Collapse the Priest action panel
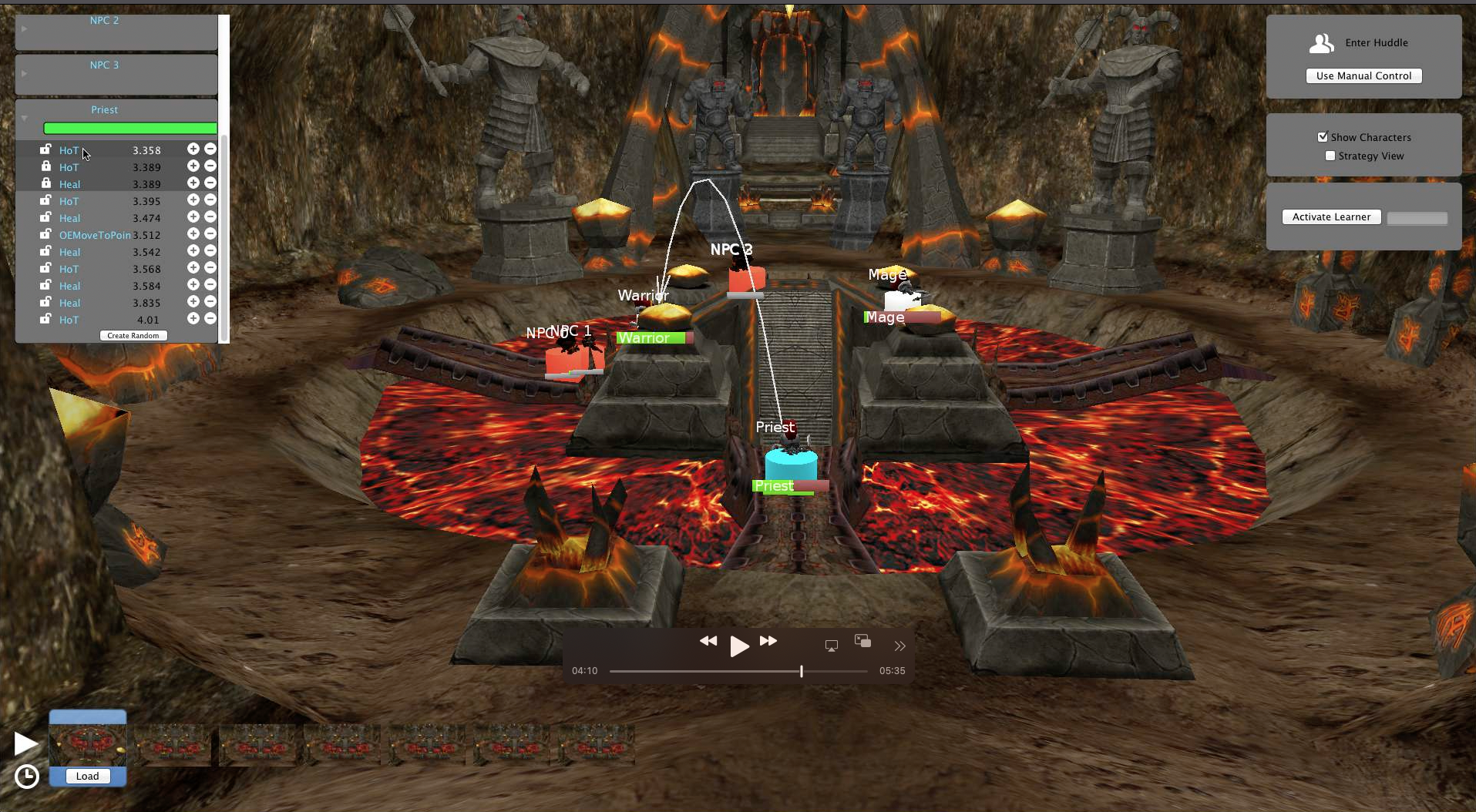The width and height of the screenshot is (1476, 812). pyautogui.click(x=25, y=118)
